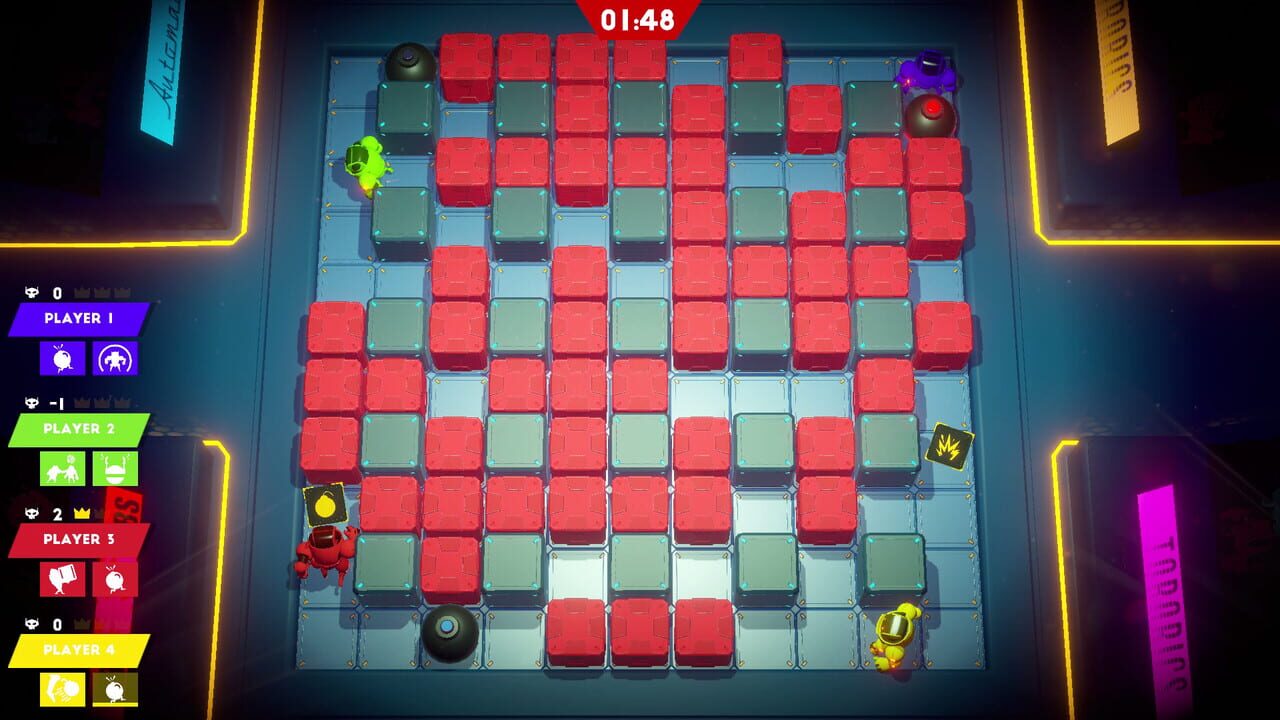Viewport: 1280px width, 720px height.
Task: Select Player 2's wrestler throw icon
Action: [62, 467]
